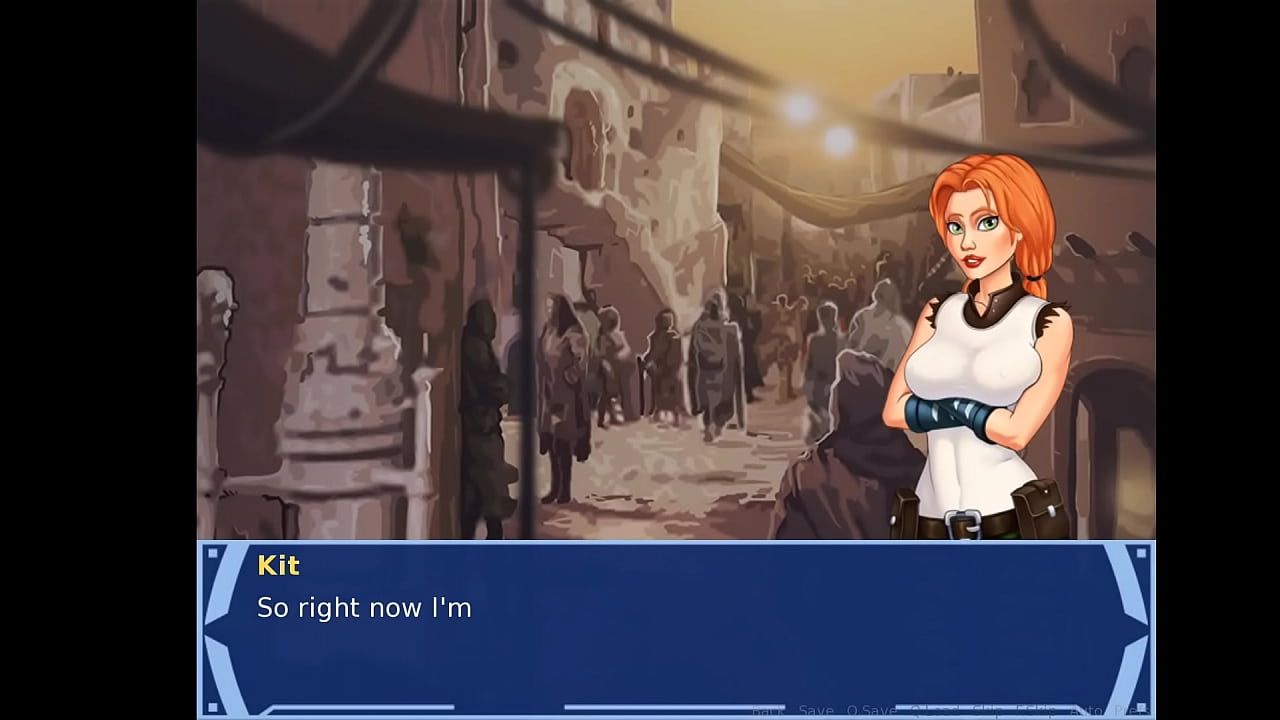Click the dialogue line 'So right now I'm'
The width and height of the screenshot is (1280, 720).
point(364,607)
